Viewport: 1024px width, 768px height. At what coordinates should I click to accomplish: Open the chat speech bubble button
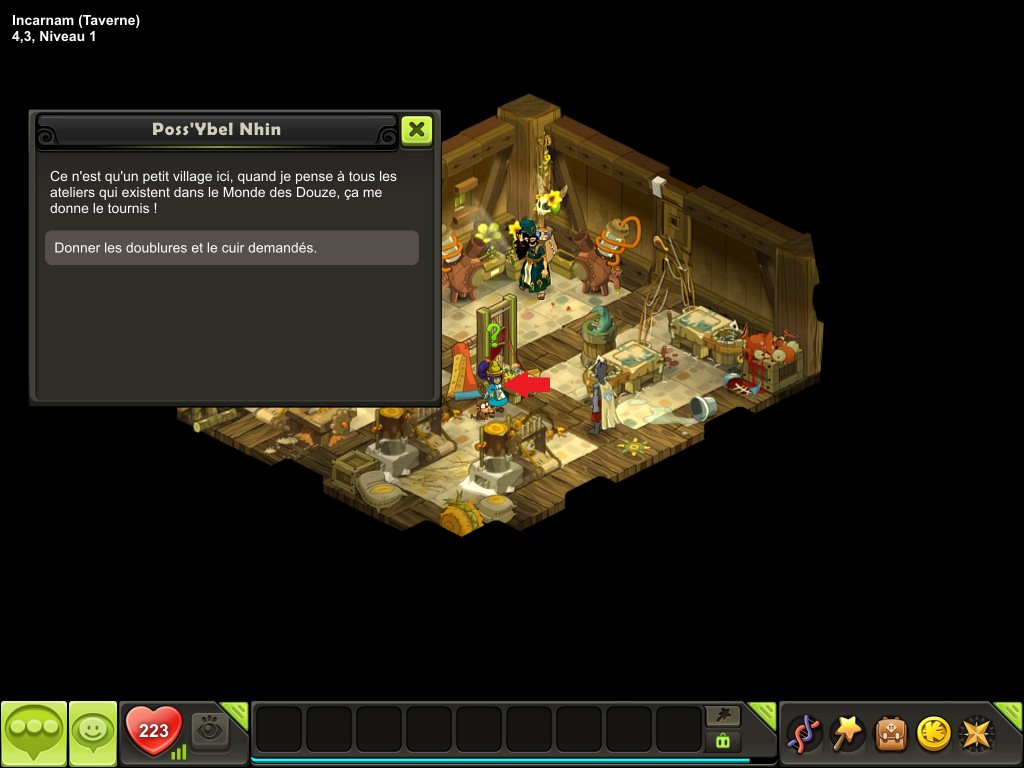tap(34, 733)
